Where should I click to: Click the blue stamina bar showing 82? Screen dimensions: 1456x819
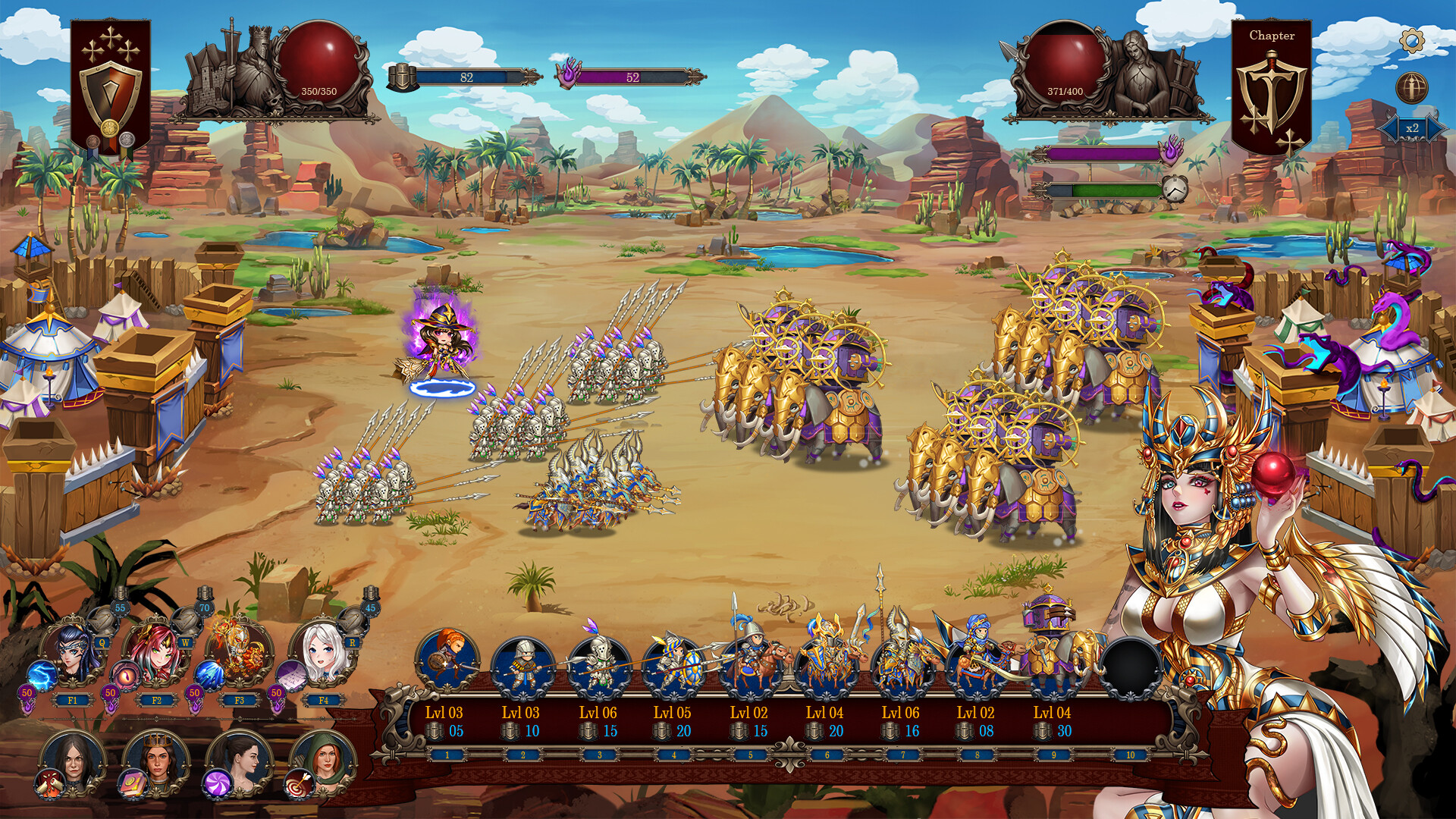466,76
